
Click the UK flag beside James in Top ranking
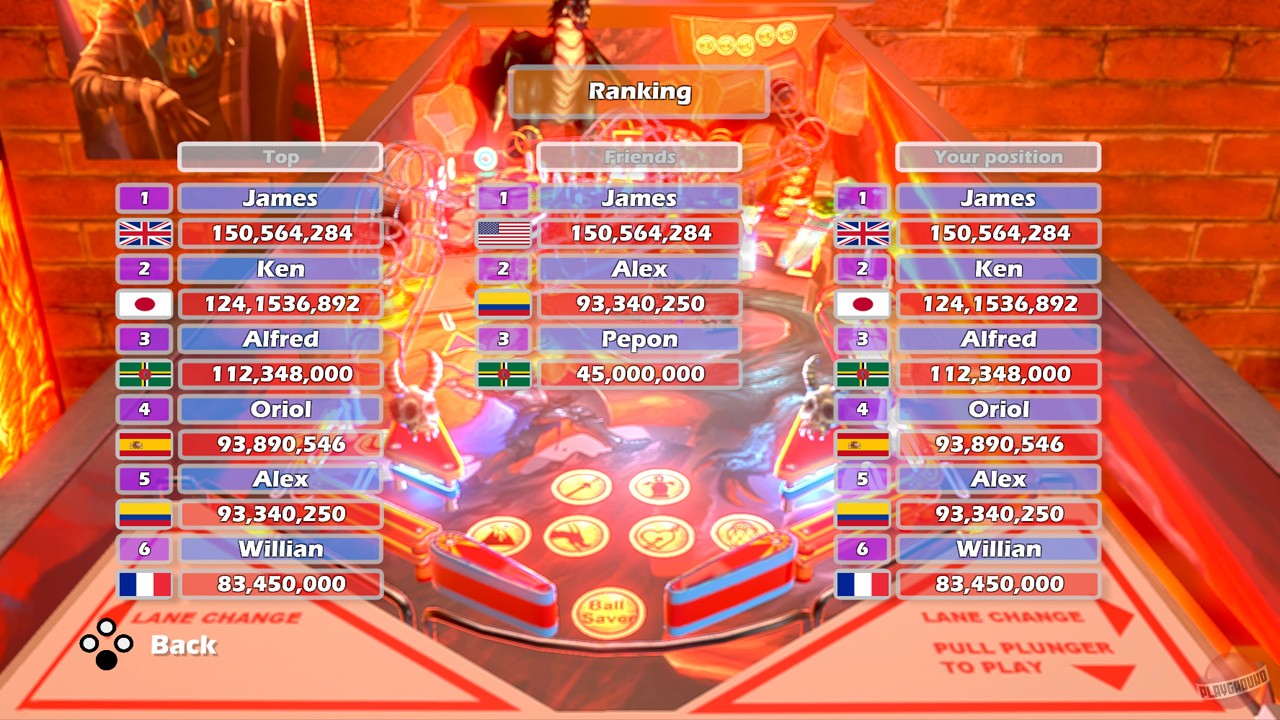143,234
